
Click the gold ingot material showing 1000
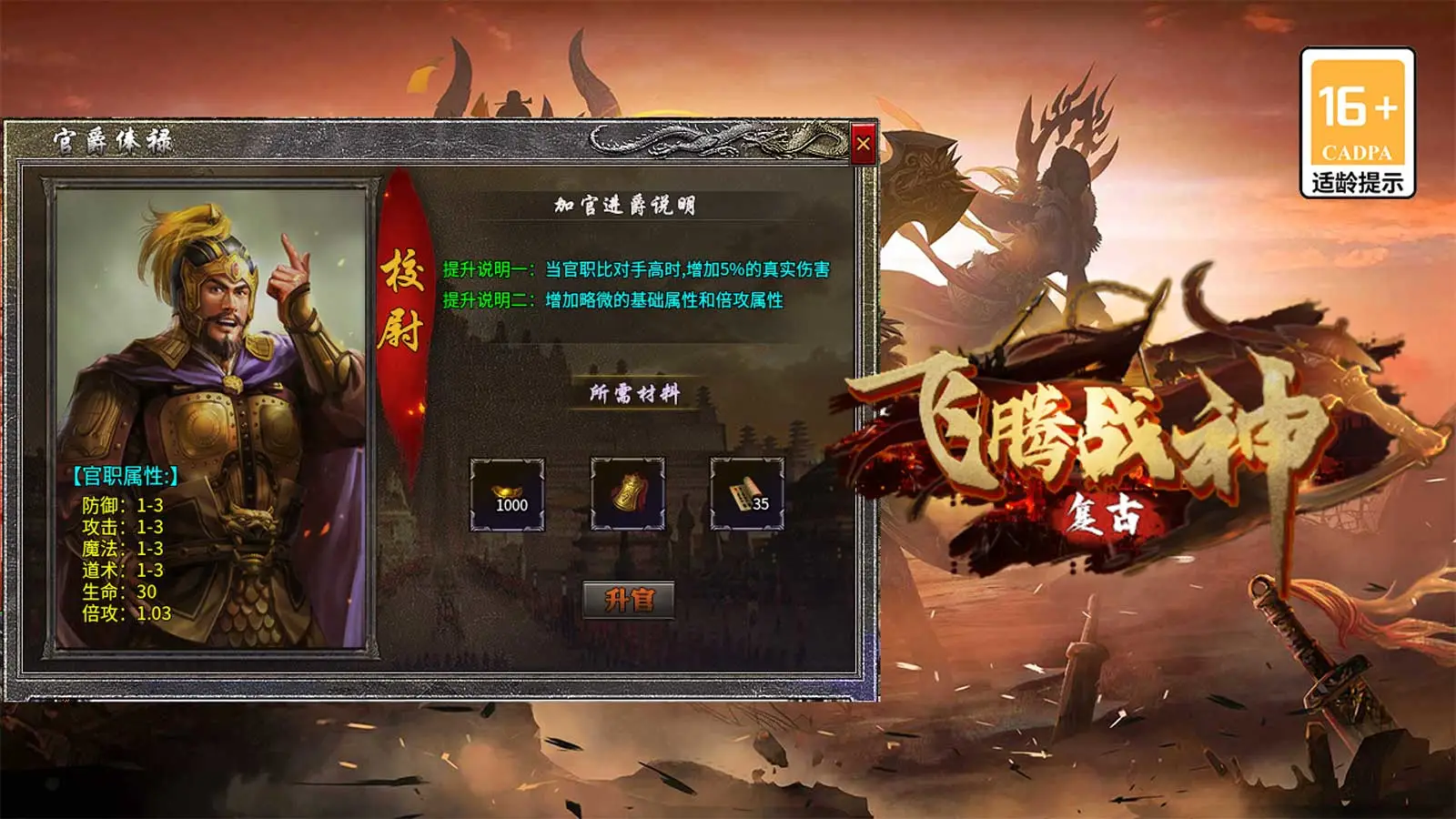click(x=510, y=496)
